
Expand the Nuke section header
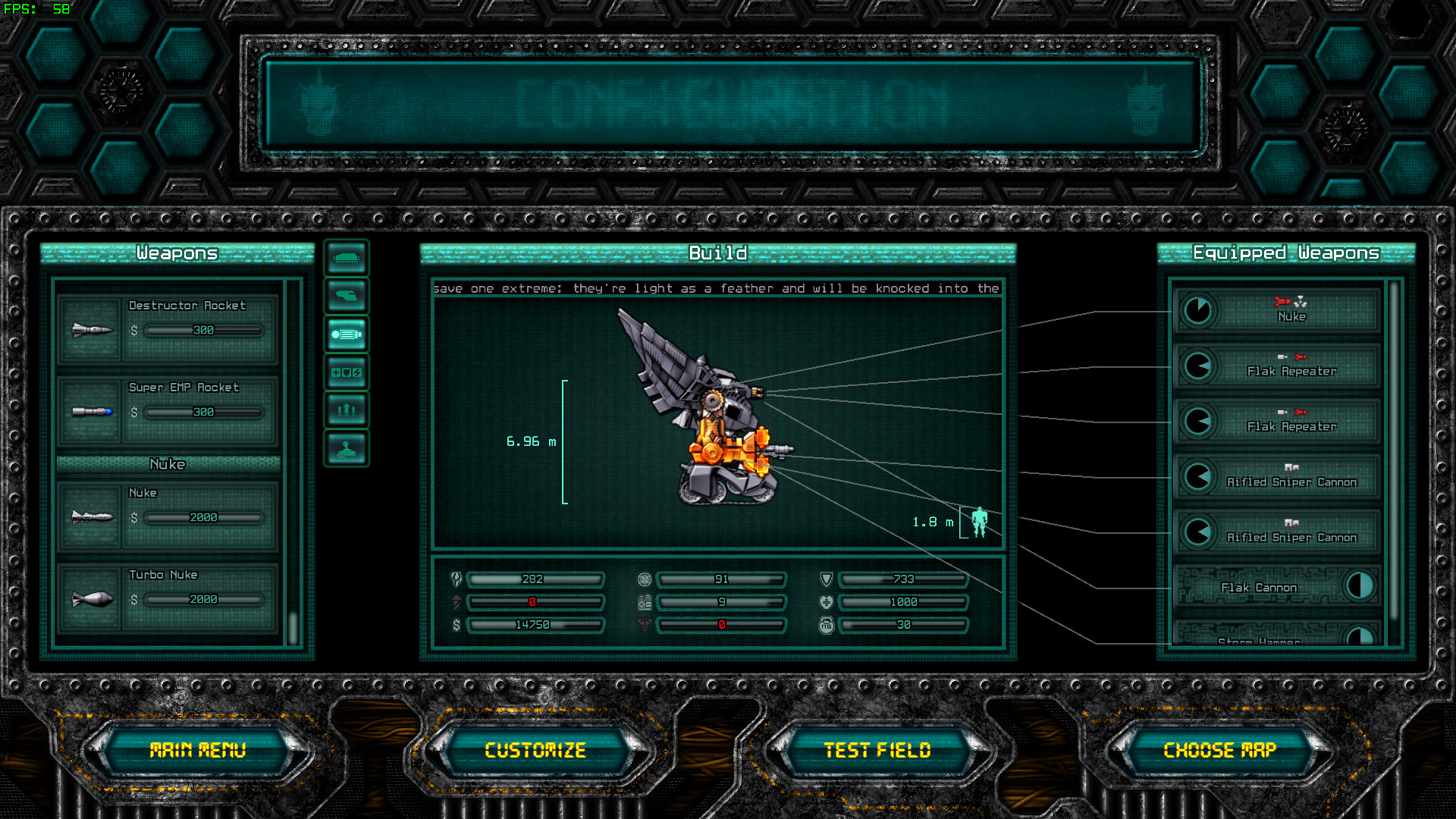point(168,463)
